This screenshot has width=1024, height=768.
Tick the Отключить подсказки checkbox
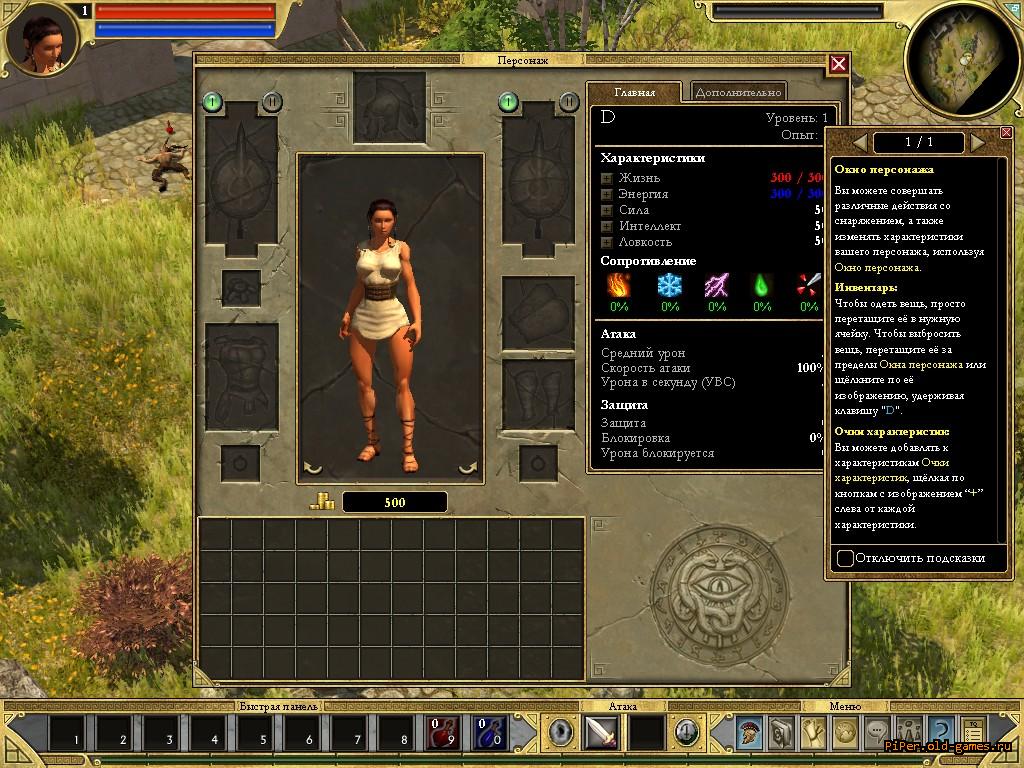pyautogui.click(x=845, y=558)
